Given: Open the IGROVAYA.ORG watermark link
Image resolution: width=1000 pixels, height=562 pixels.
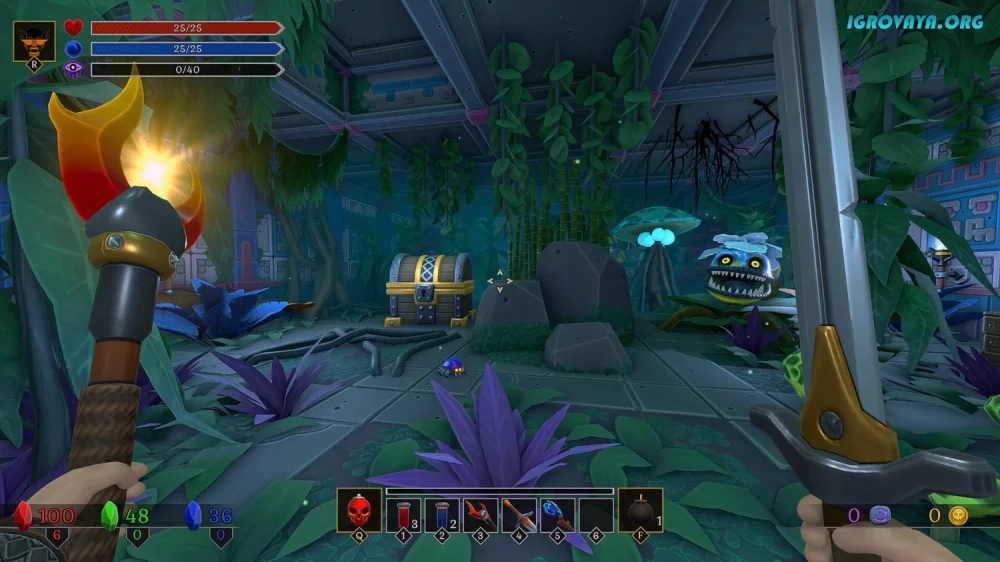Looking at the screenshot, I should pos(915,21).
